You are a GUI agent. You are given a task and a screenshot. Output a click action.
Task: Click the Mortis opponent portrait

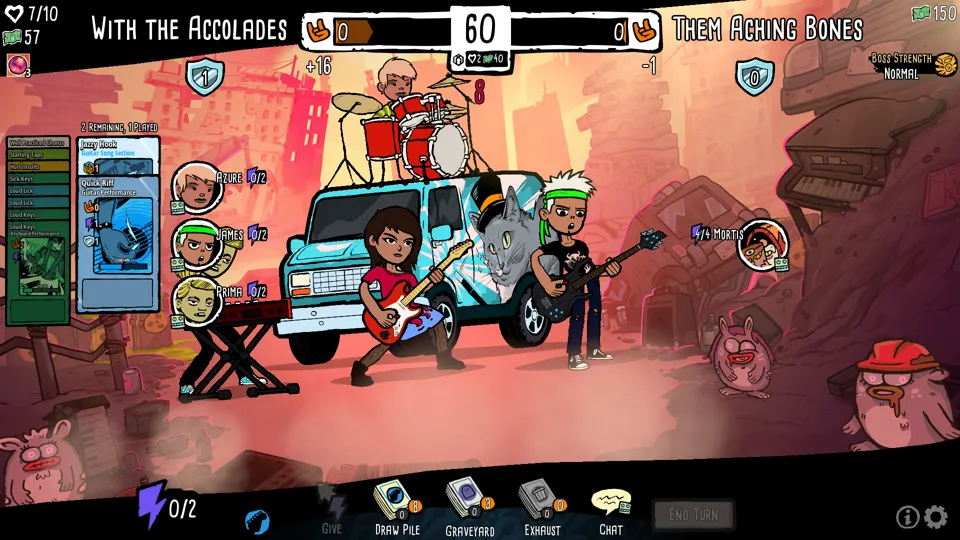click(762, 244)
